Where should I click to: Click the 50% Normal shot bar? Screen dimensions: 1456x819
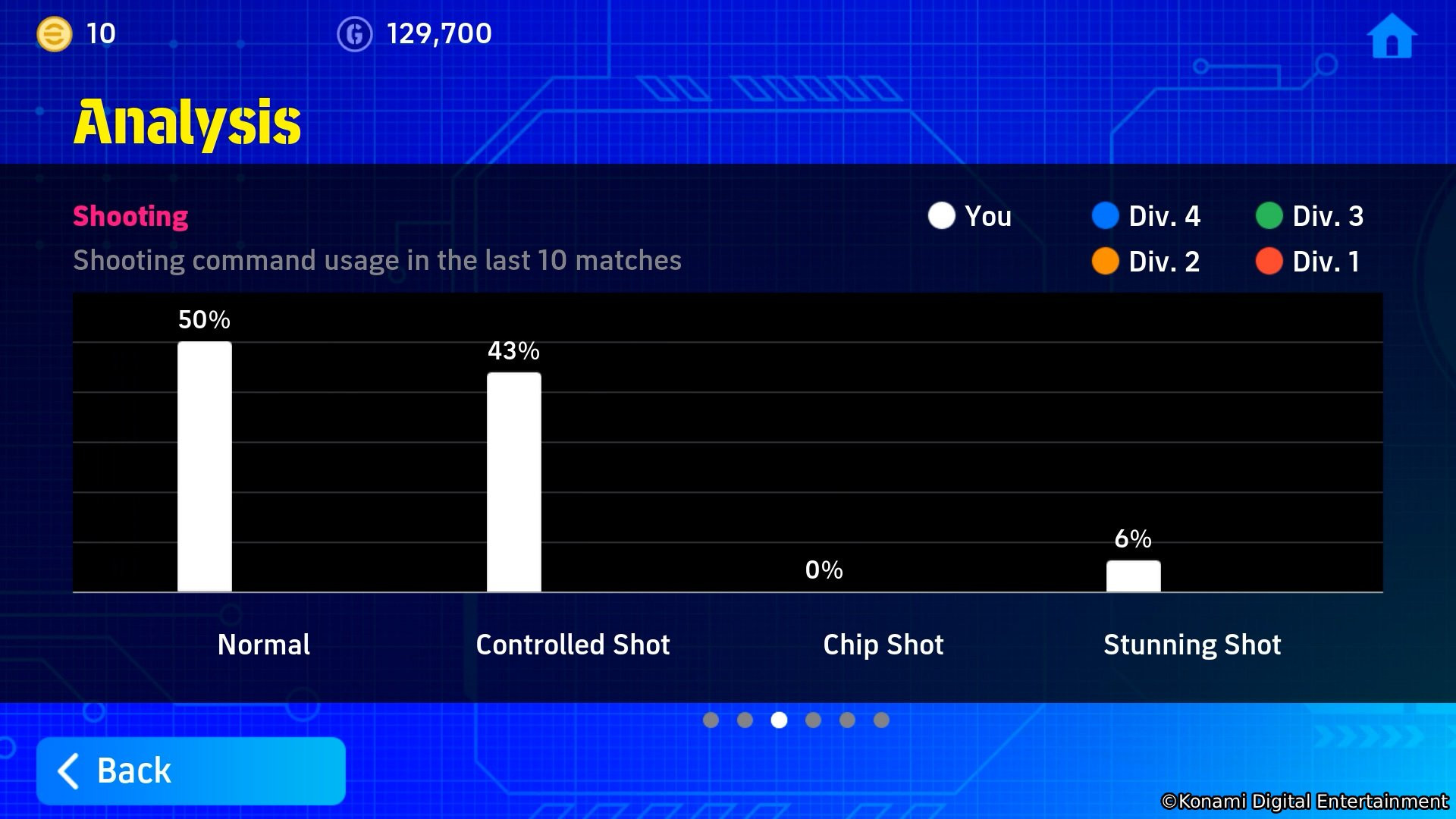(205, 466)
